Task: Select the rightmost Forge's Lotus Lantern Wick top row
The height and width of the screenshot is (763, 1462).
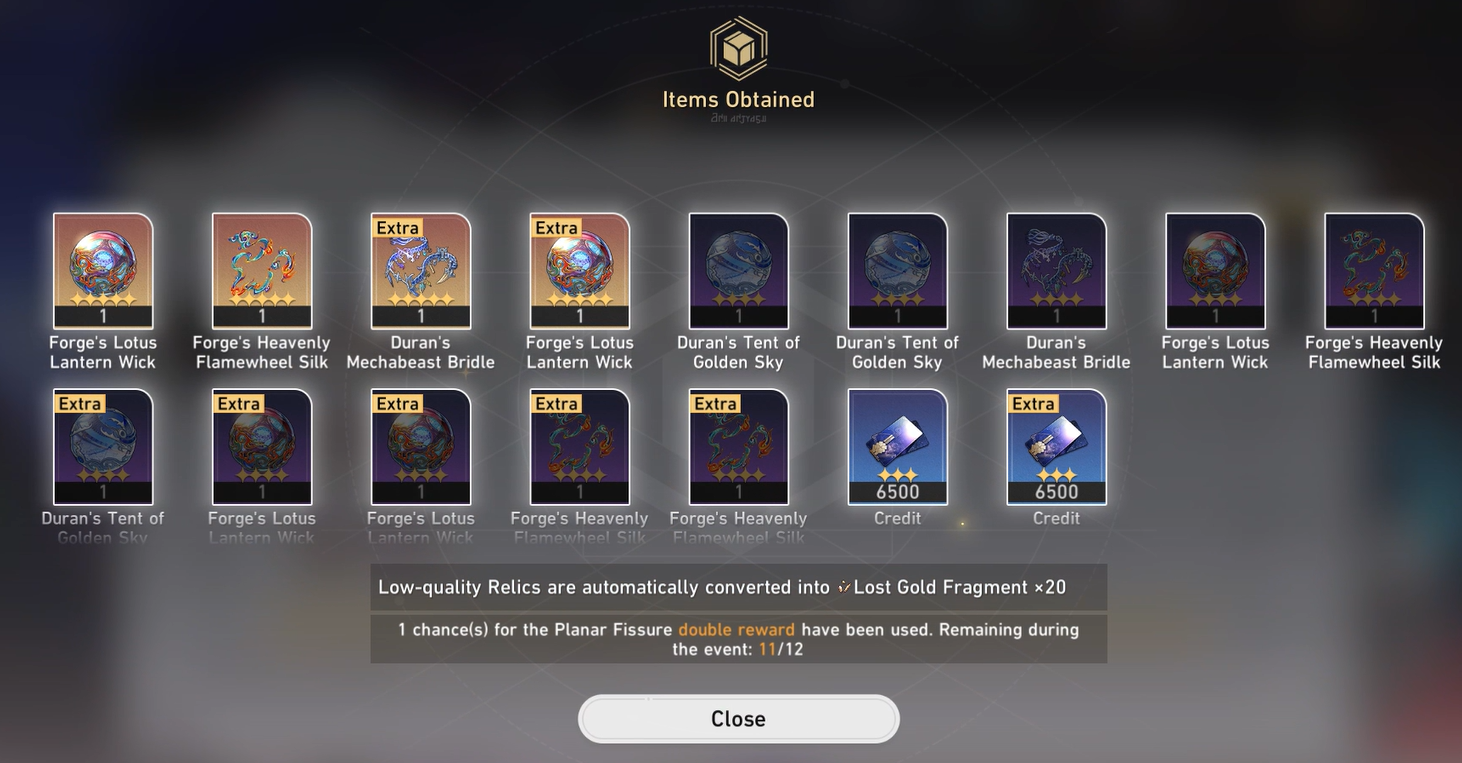Action: coord(1215,268)
